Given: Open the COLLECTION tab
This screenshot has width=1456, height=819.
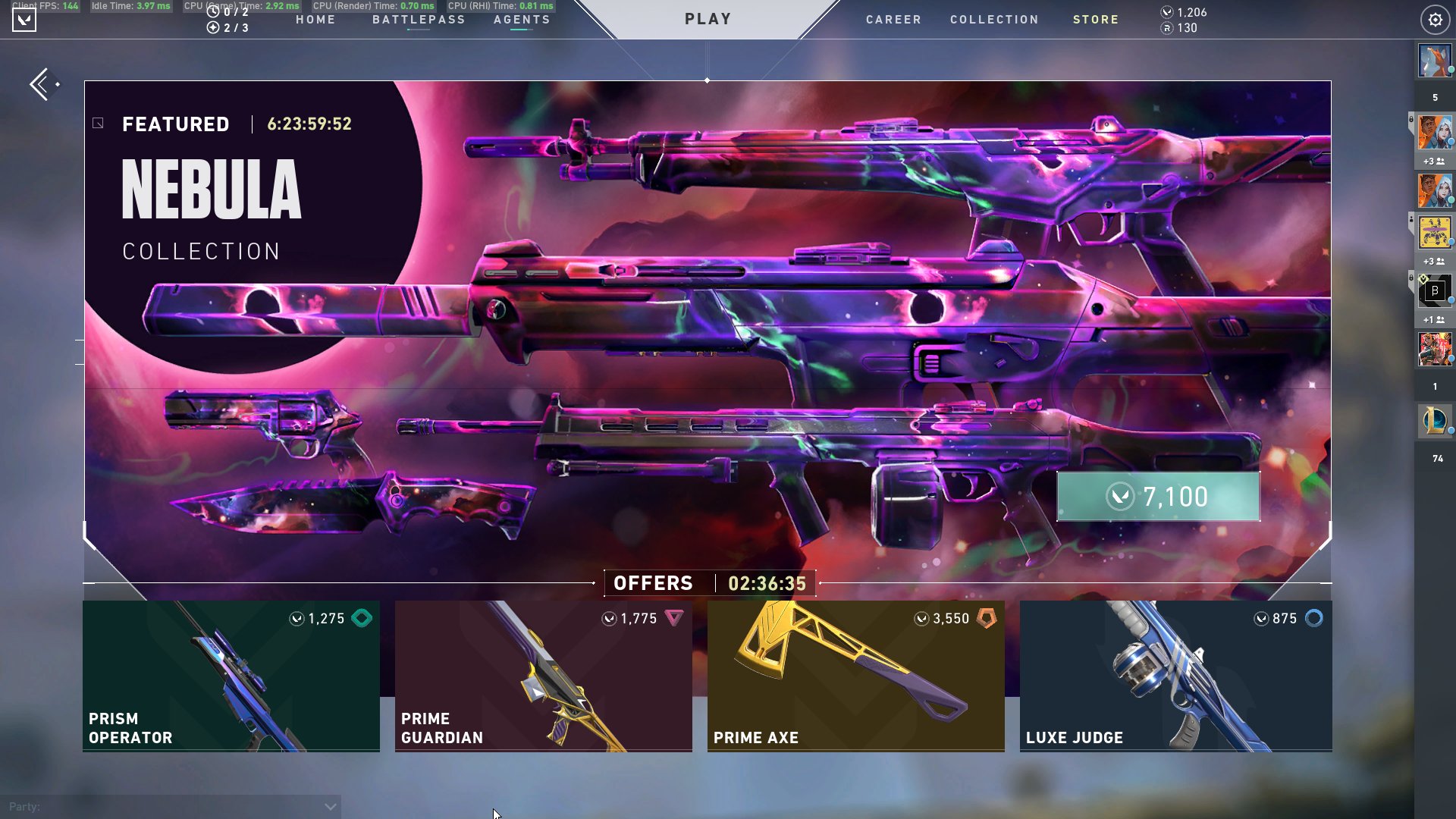Looking at the screenshot, I should 994,20.
